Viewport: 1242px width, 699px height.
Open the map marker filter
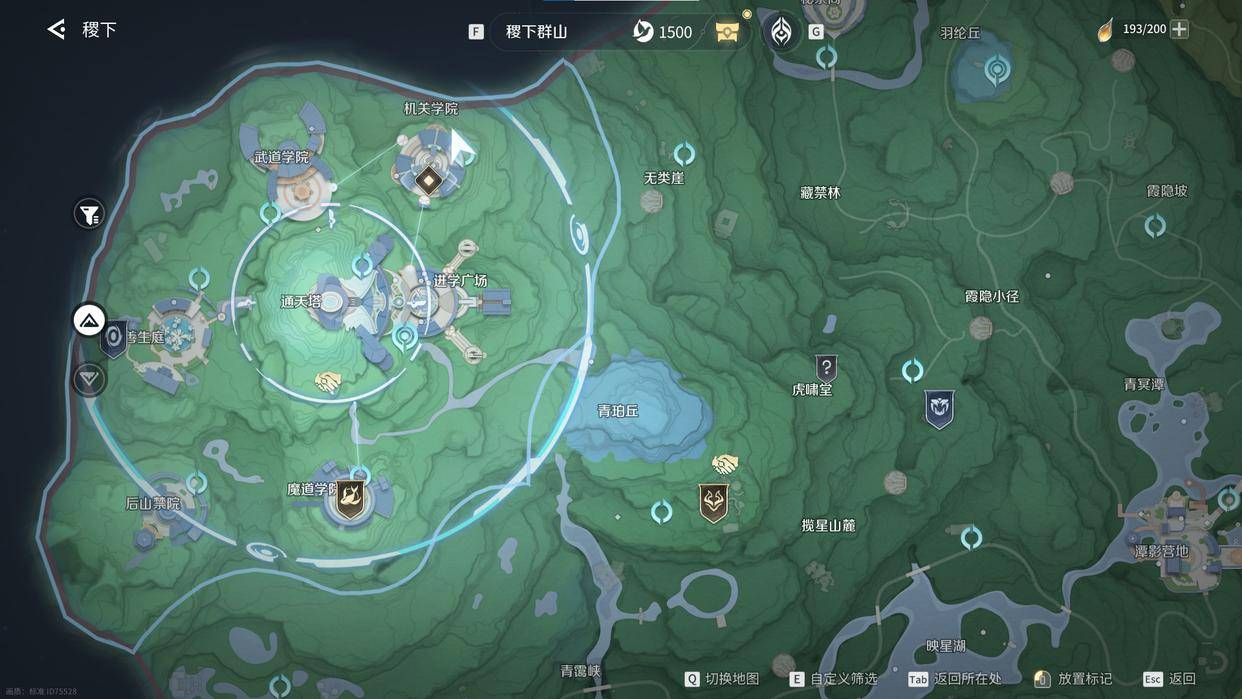pos(89,213)
